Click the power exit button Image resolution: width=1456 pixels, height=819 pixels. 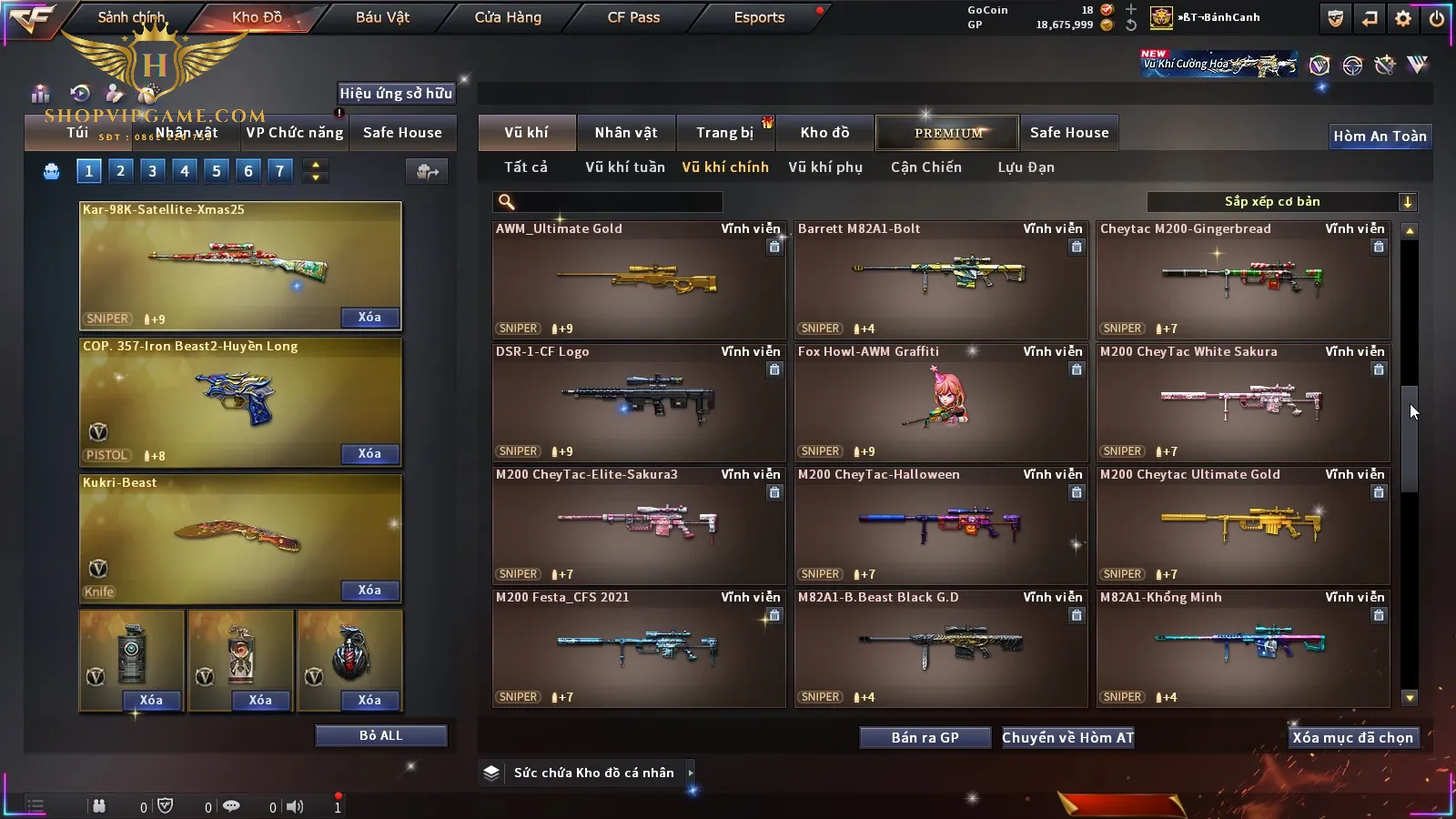[1437, 18]
